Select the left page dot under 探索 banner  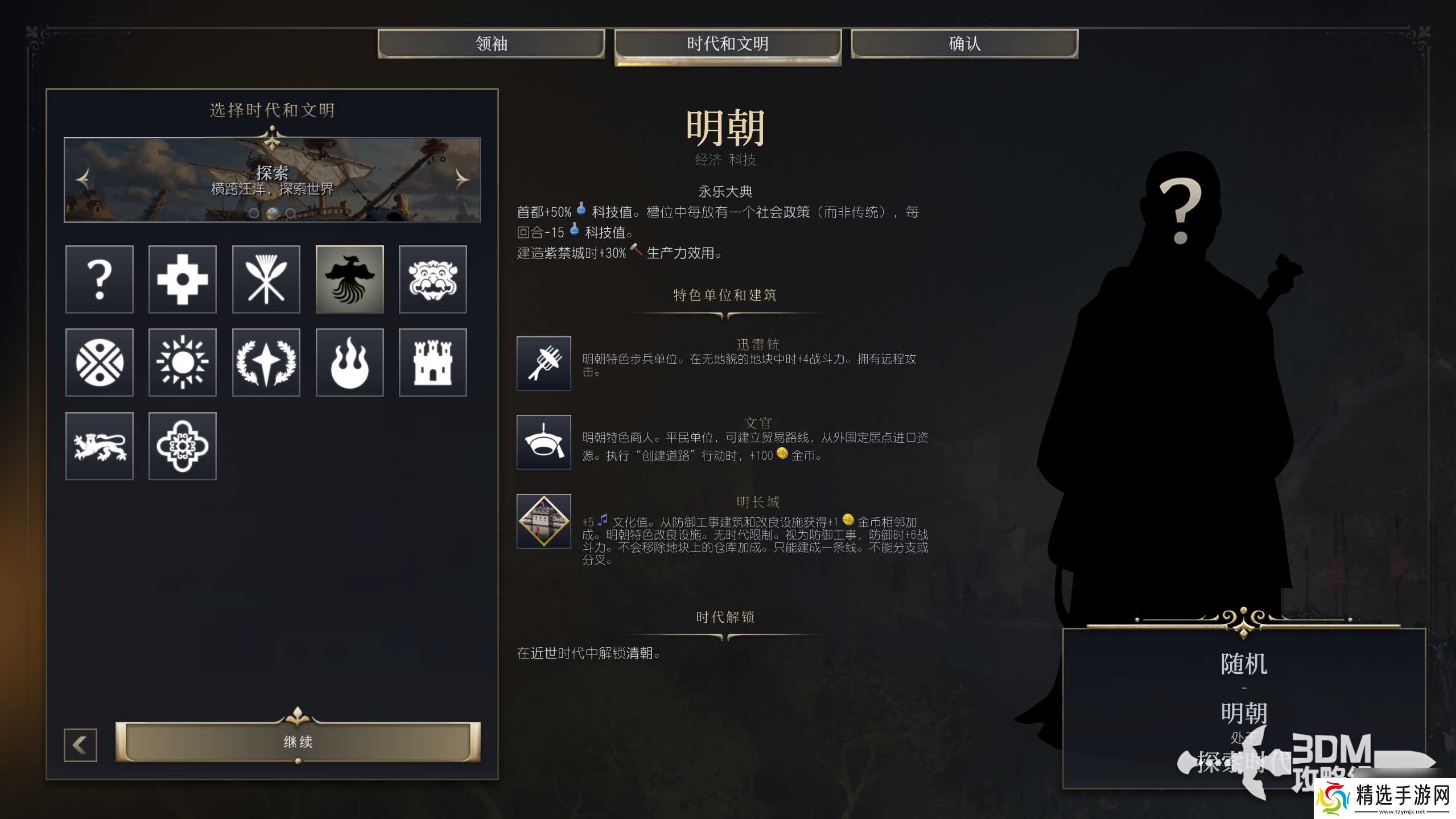click(254, 215)
